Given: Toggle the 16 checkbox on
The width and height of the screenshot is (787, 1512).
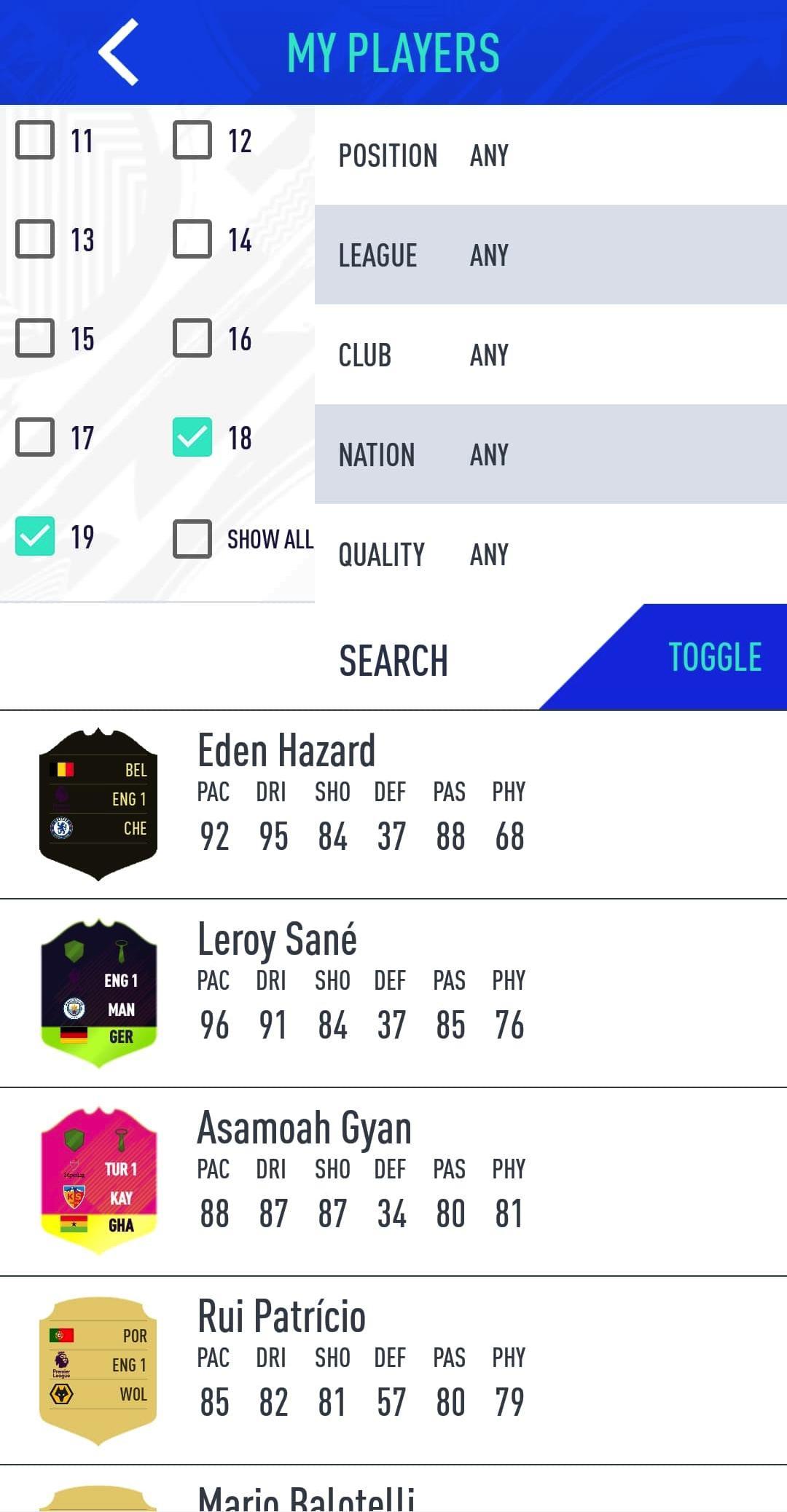Looking at the screenshot, I should click(x=192, y=338).
